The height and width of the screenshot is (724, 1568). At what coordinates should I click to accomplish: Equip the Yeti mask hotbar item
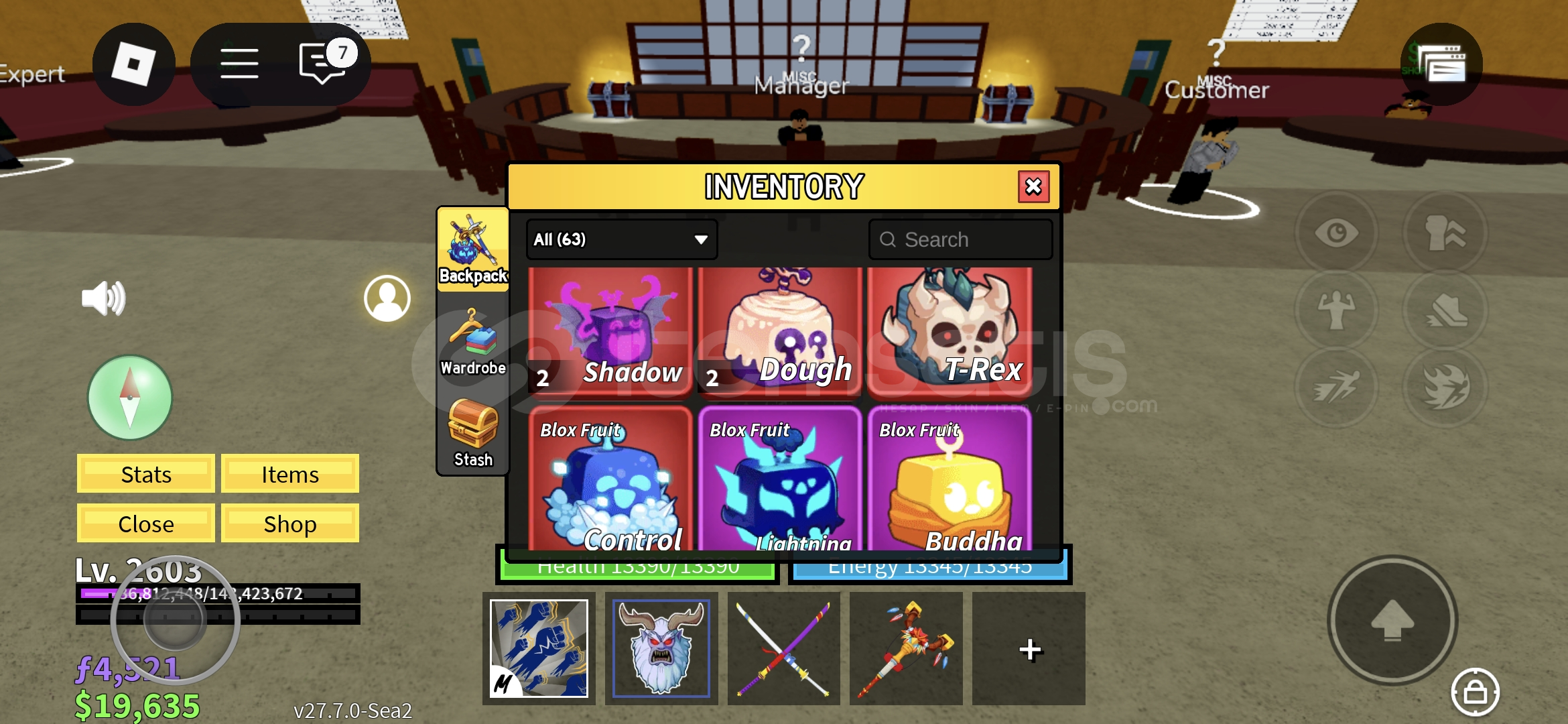tap(661, 649)
